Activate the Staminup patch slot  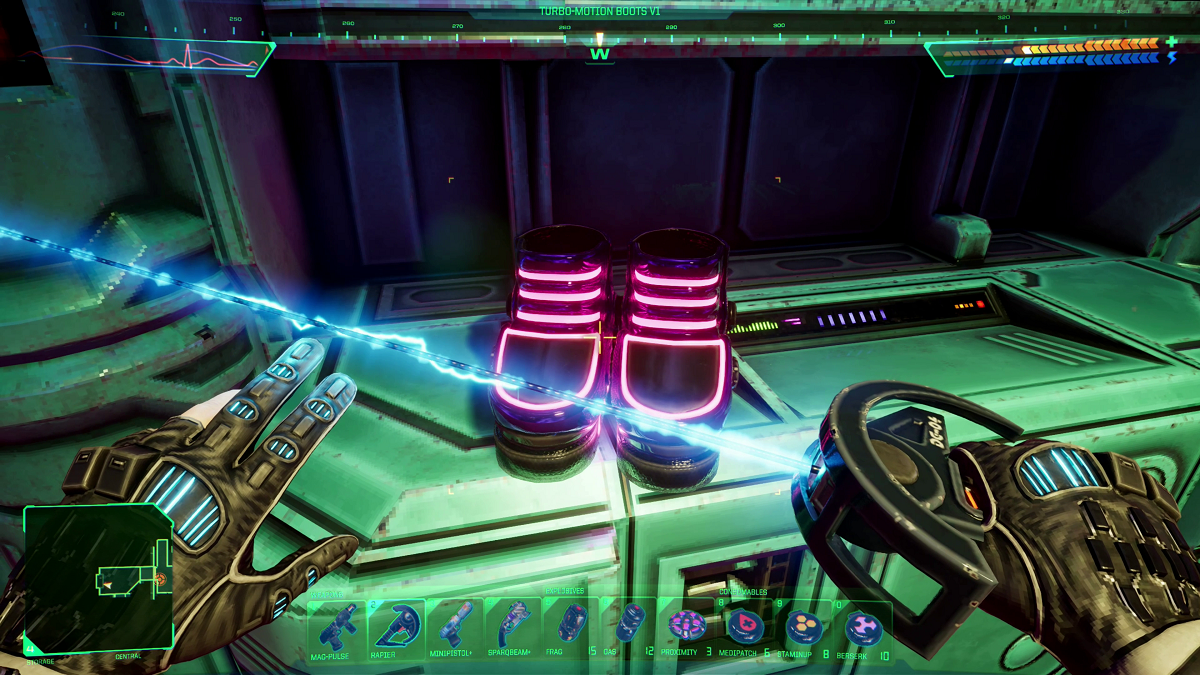pos(803,626)
